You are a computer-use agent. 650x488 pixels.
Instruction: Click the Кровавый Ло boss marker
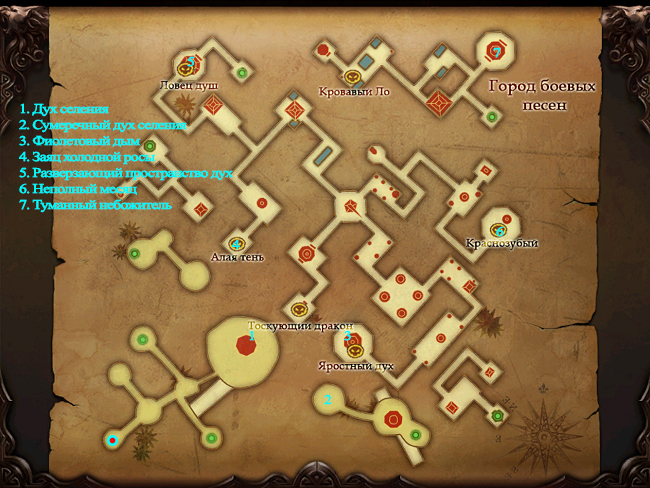point(352,76)
